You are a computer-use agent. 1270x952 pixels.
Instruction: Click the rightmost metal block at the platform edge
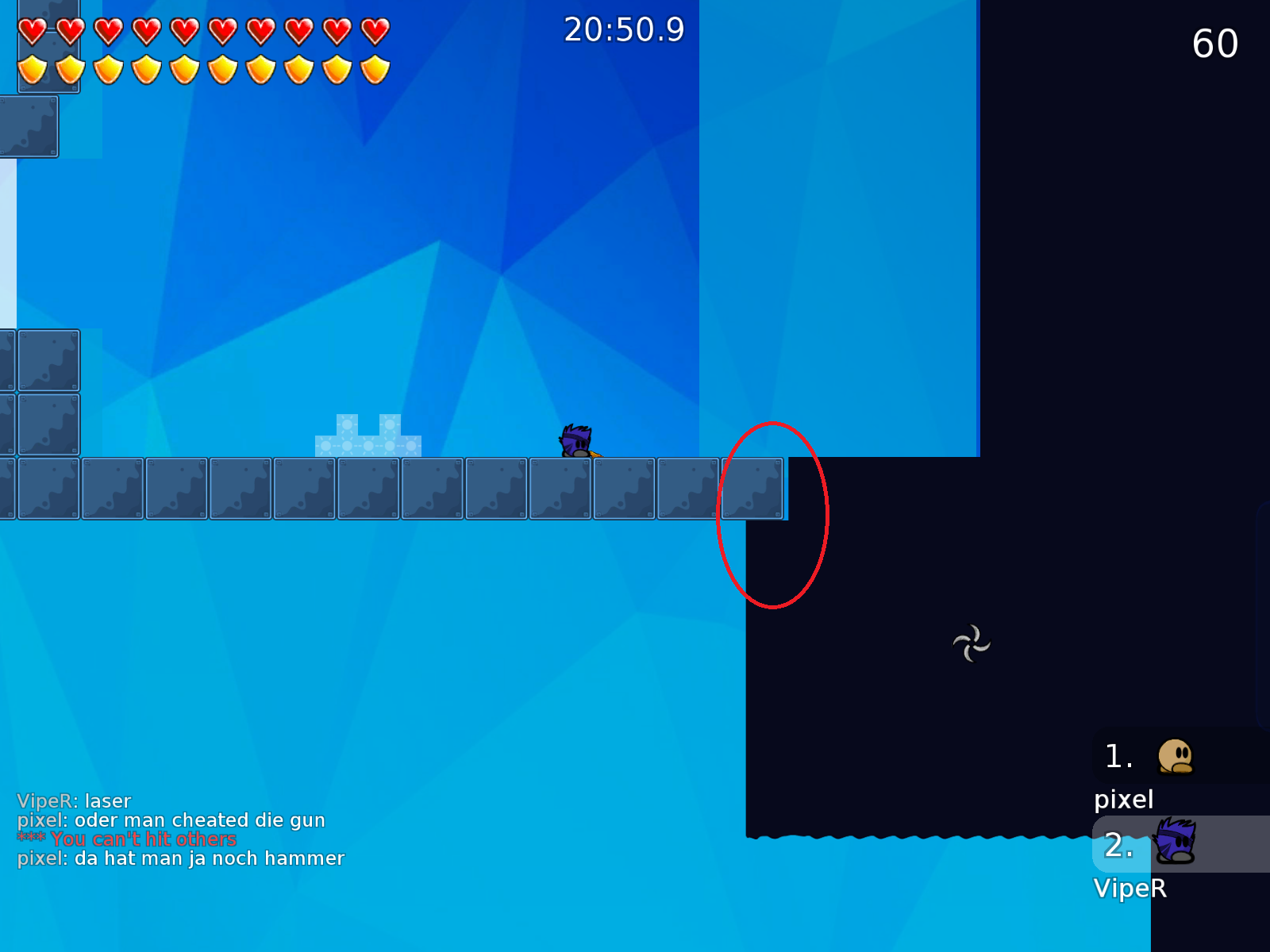[752, 488]
